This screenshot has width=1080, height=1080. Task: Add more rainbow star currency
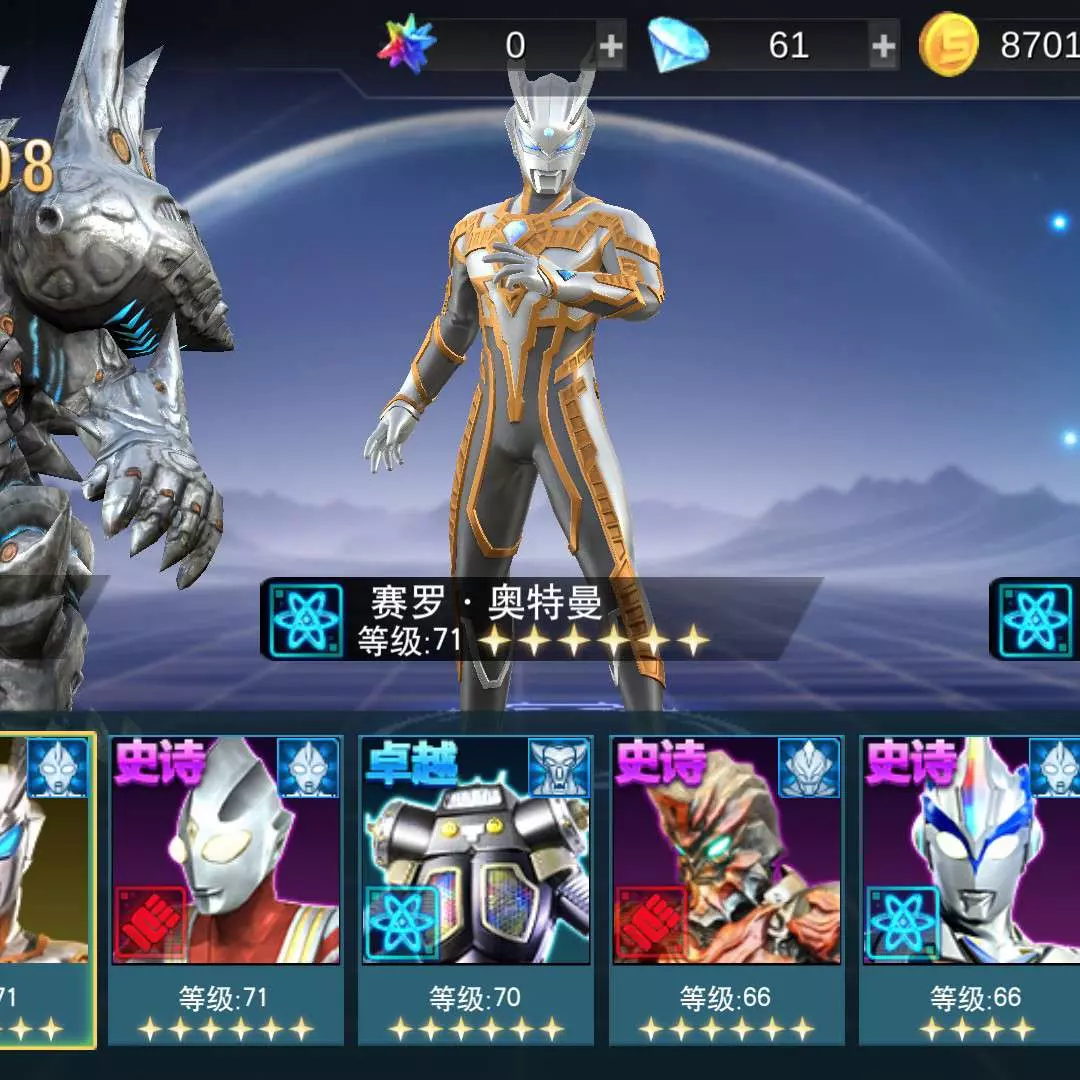610,46
